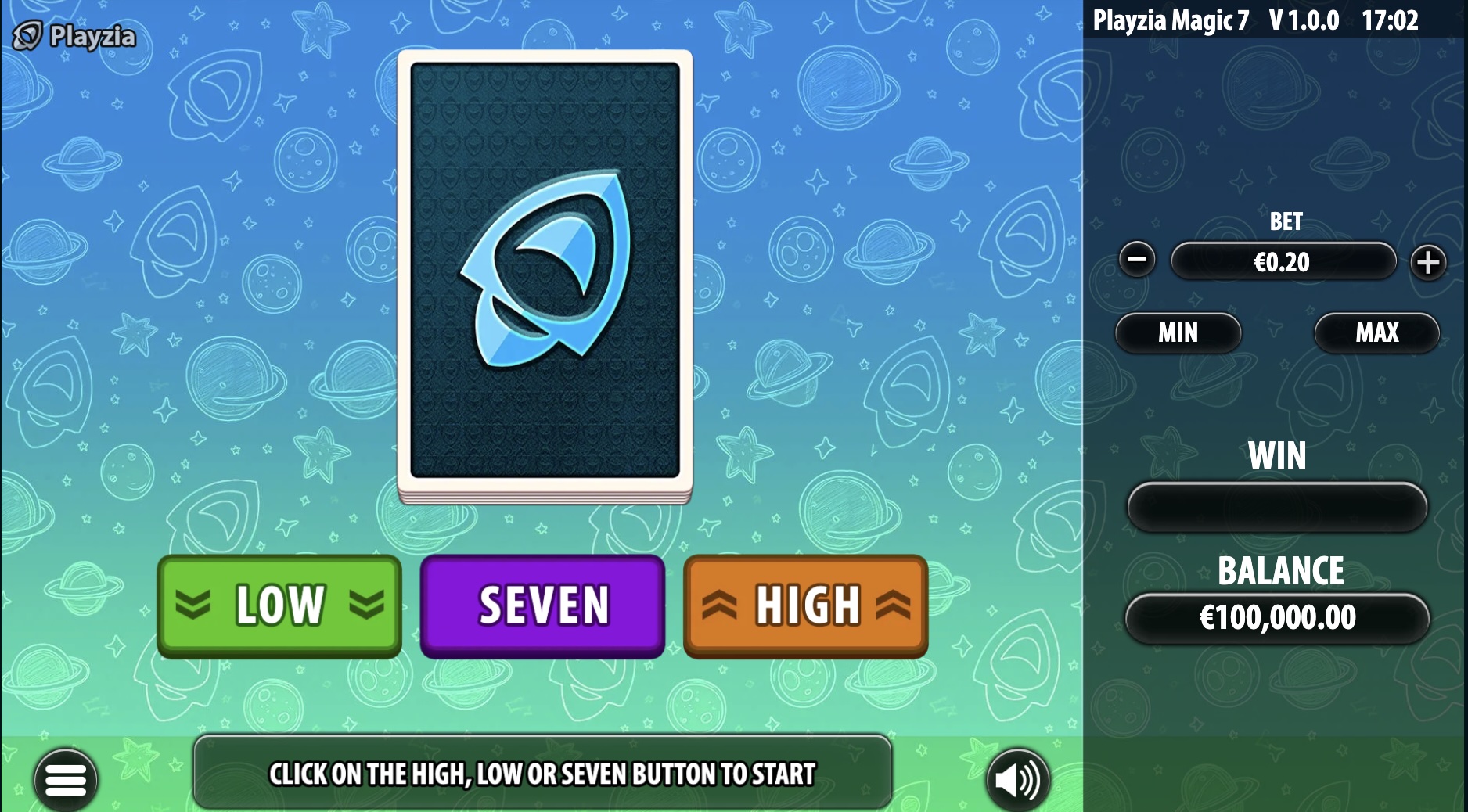Pick the orange HIGH button
The height and width of the screenshot is (812, 1468).
(x=806, y=605)
